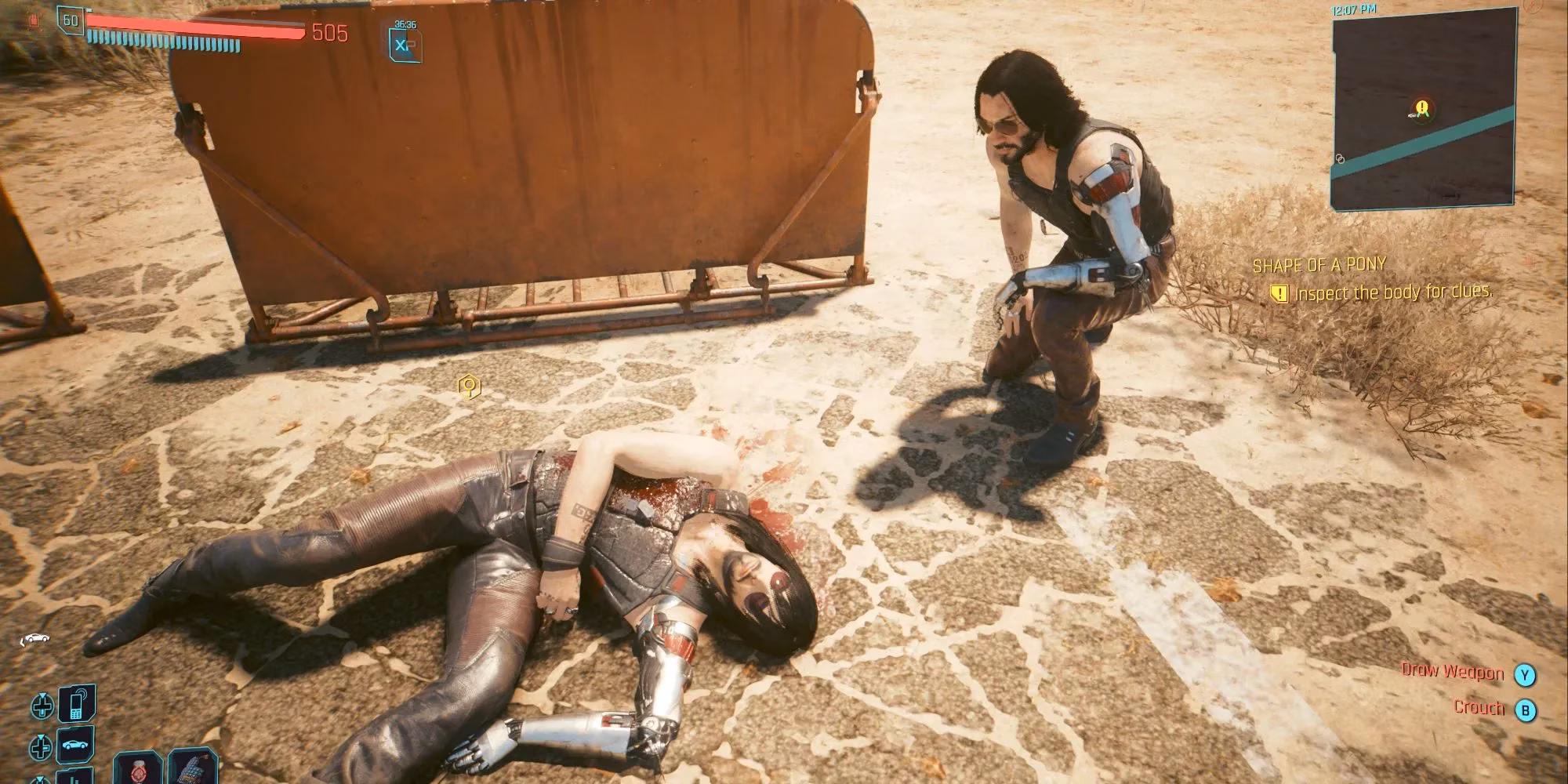This screenshot has height=784, width=1568.
Task: Select the call vehicle slot
Action: (77, 744)
